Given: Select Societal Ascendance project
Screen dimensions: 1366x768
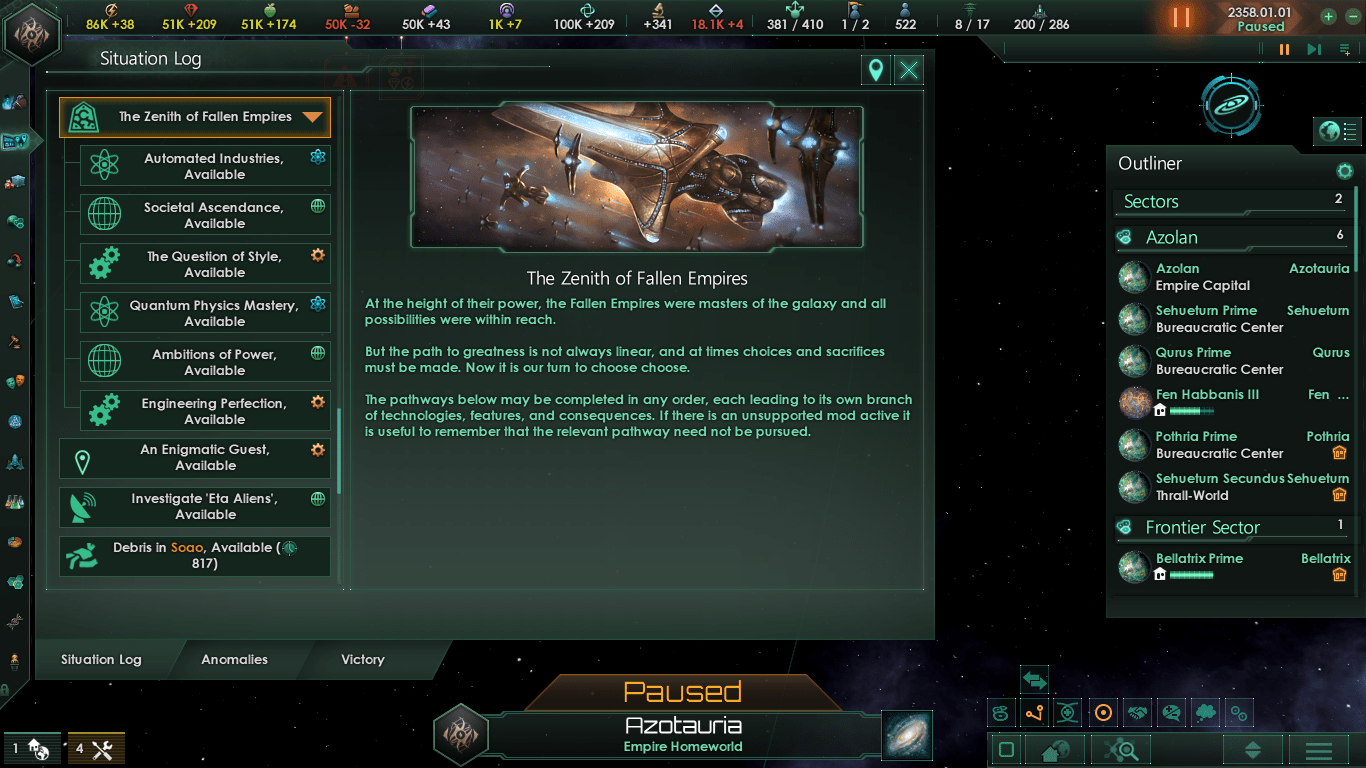Looking at the screenshot, I should [x=205, y=215].
